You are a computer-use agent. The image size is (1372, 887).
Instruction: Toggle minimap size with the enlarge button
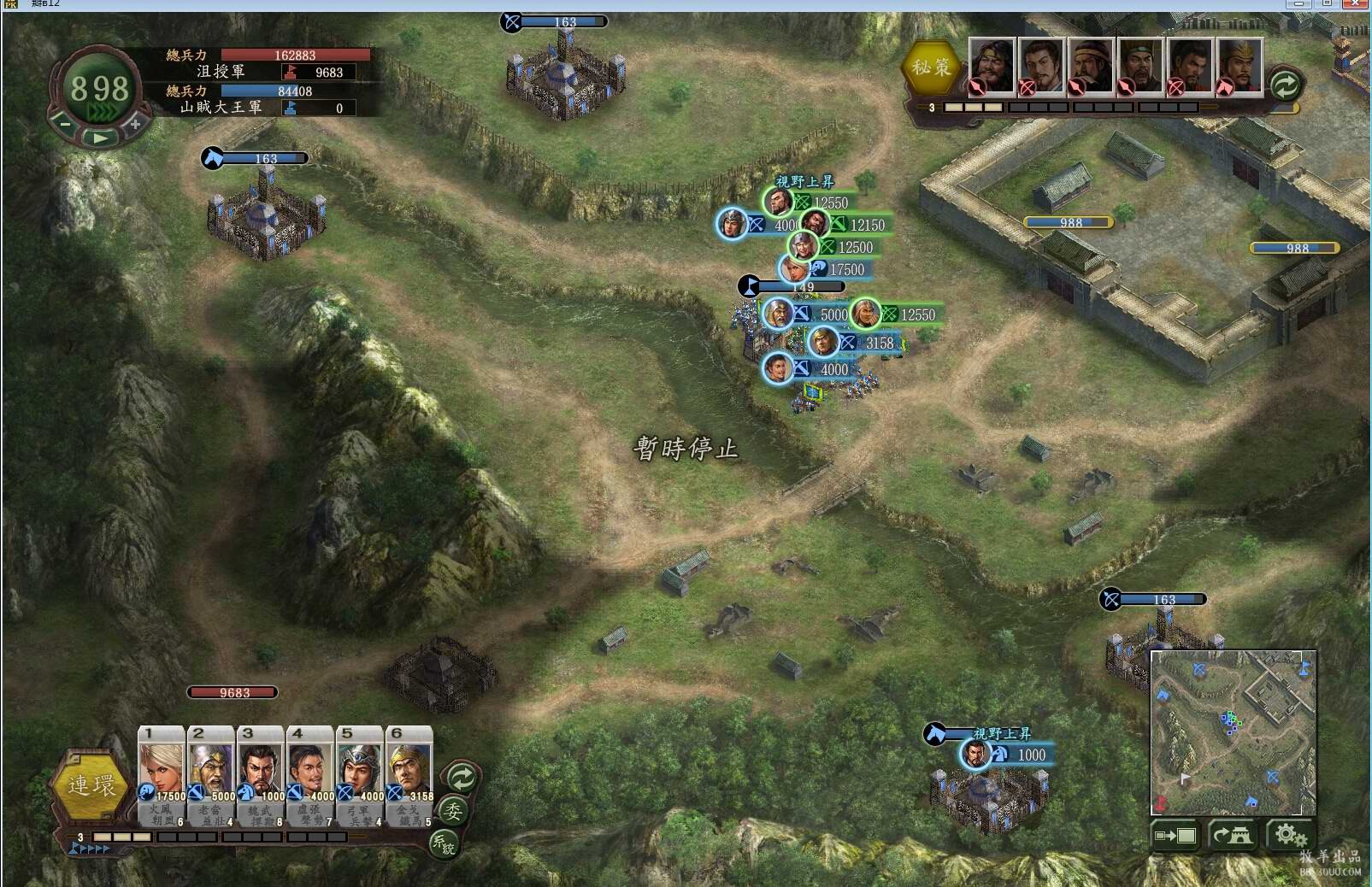[x=1175, y=835]
